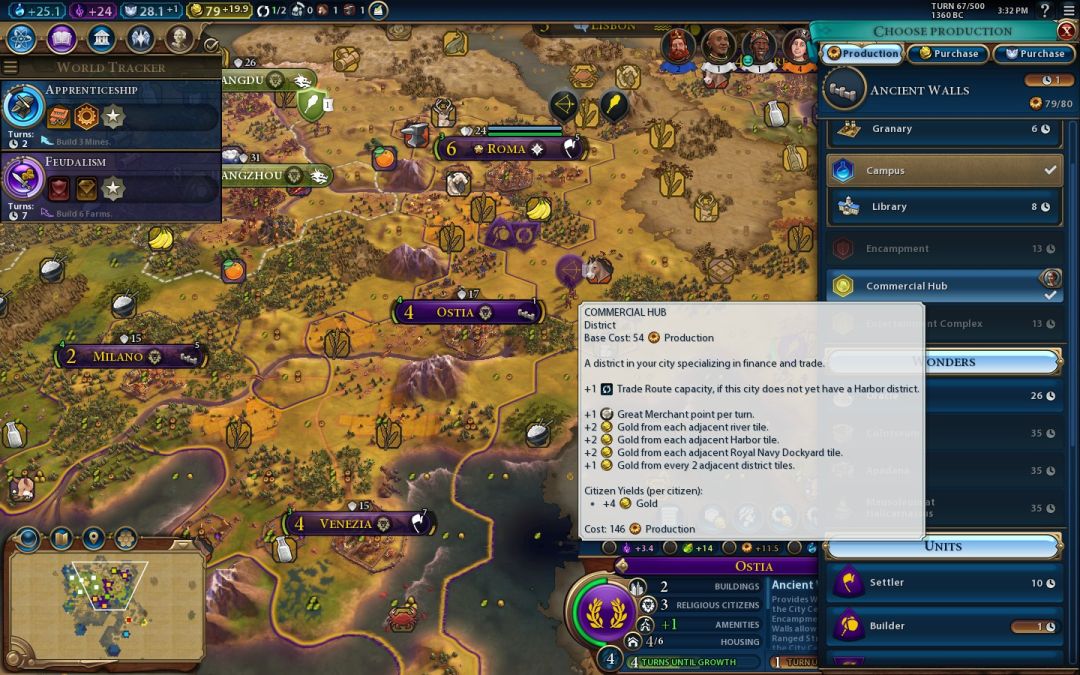Open the Civics Tree button

(61, 39)
